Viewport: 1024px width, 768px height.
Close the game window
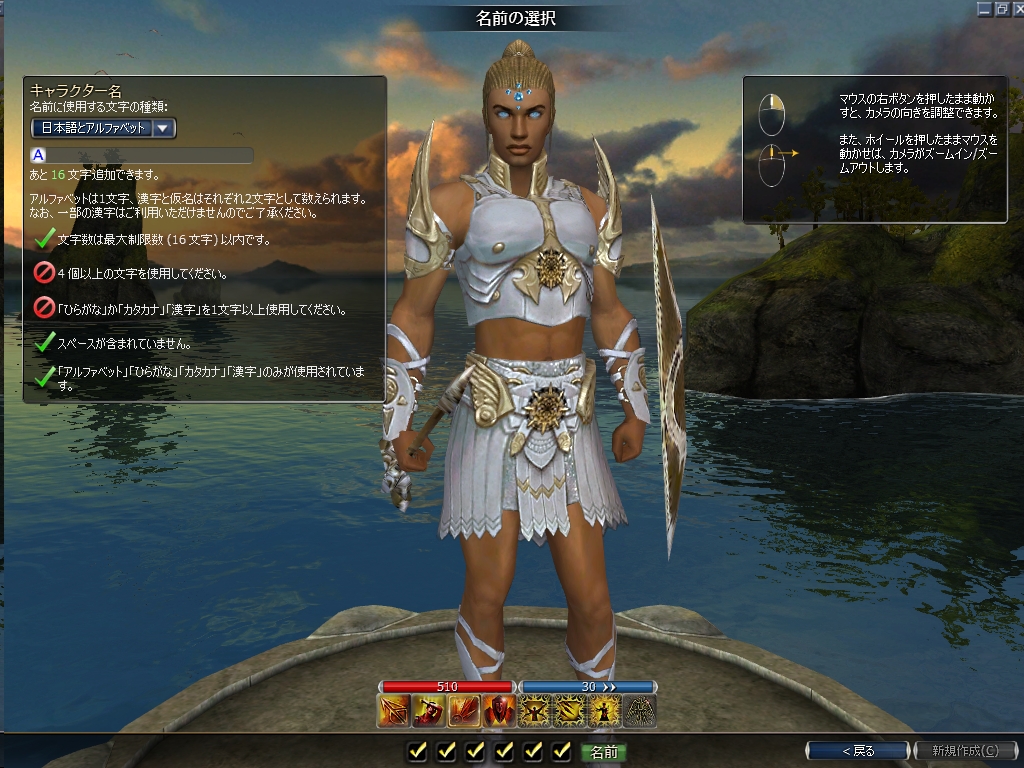[x=1016, y=9]
